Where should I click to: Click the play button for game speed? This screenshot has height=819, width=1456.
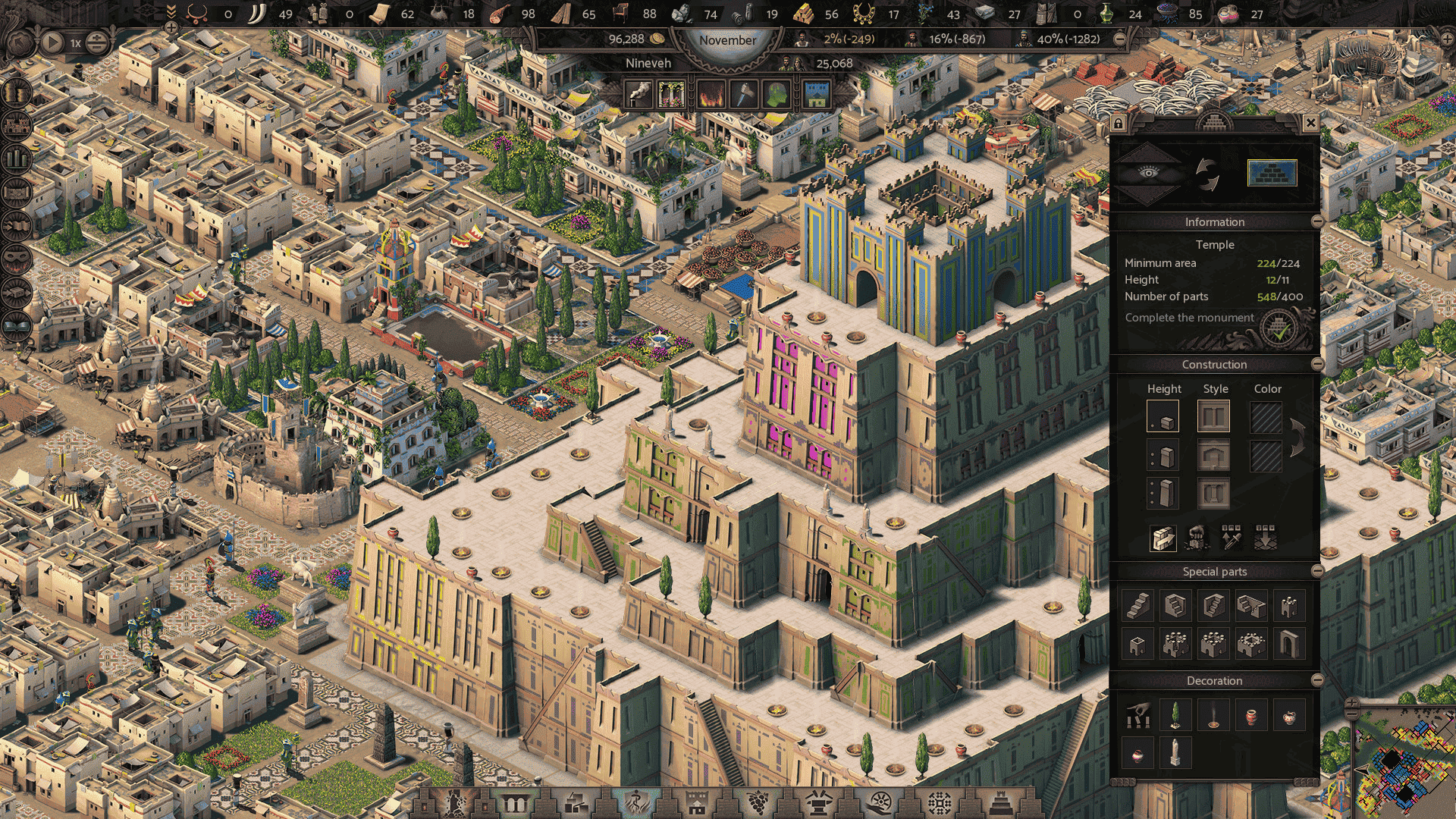pyautogui.click(x=52, y=42)
